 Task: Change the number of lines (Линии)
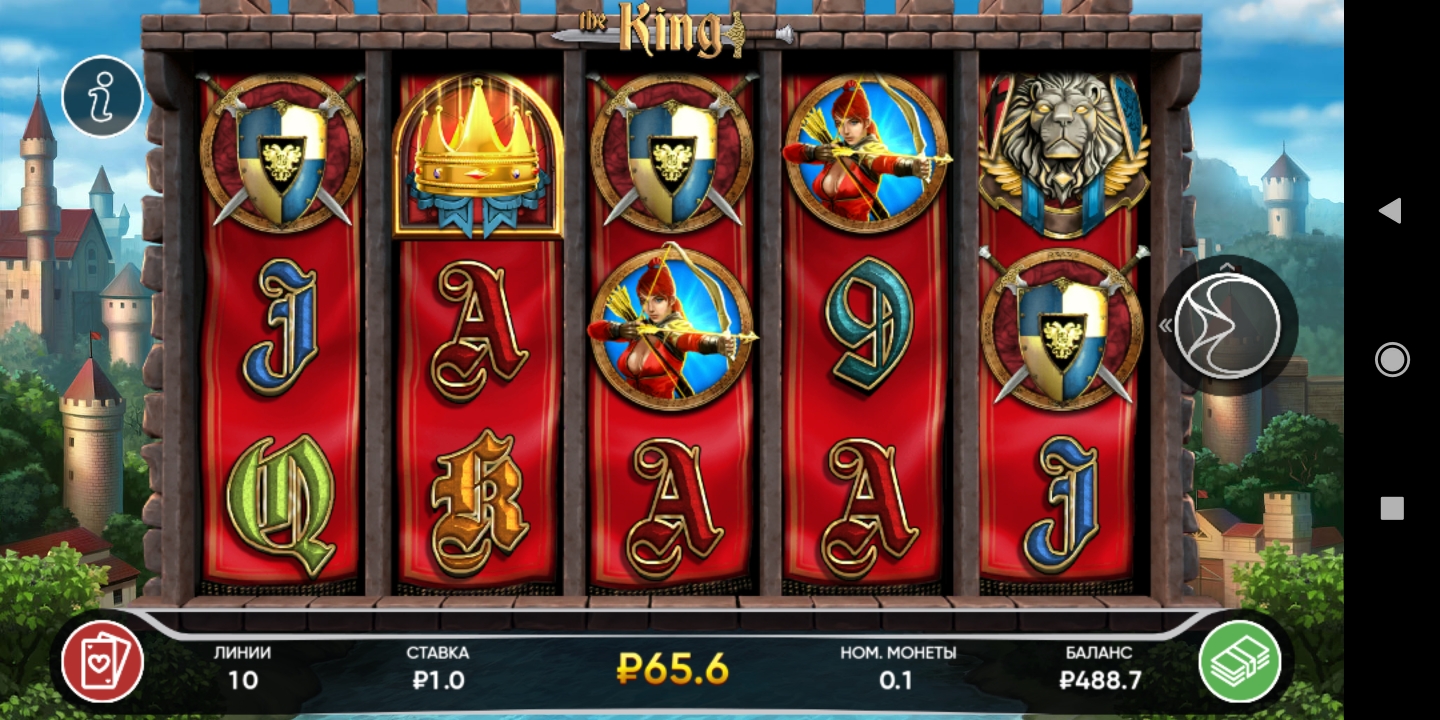click(242, 667)
